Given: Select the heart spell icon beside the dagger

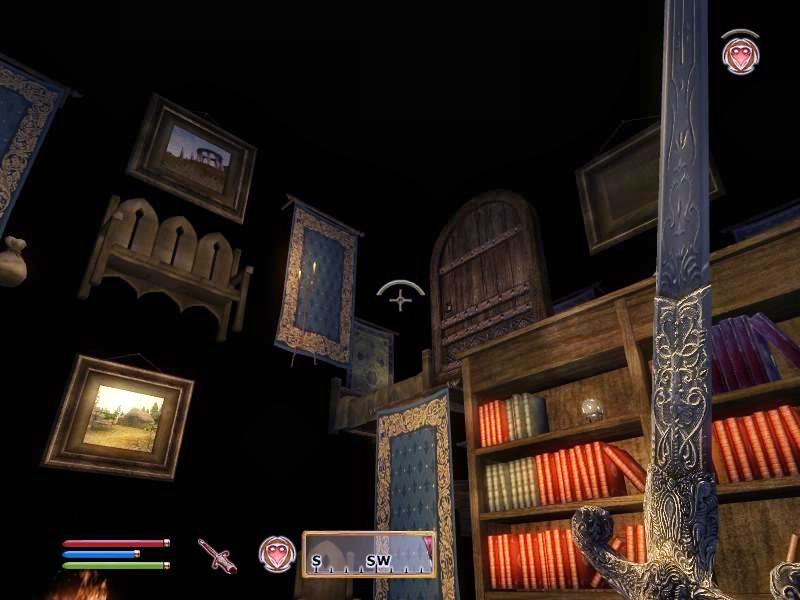Looking at the screenshot, I should click(277, 554).
